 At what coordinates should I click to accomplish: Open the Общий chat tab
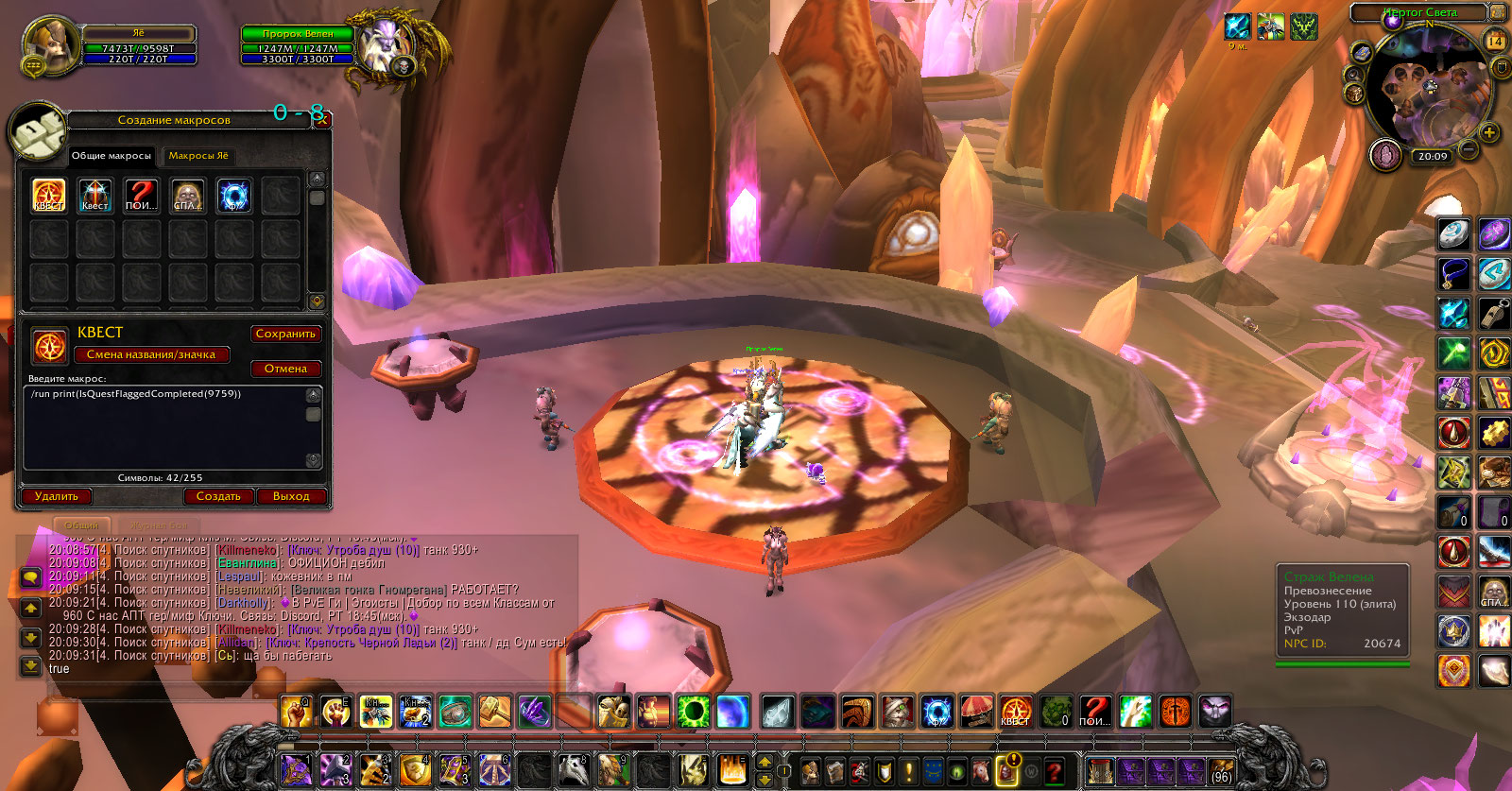(x=82, y=525)
